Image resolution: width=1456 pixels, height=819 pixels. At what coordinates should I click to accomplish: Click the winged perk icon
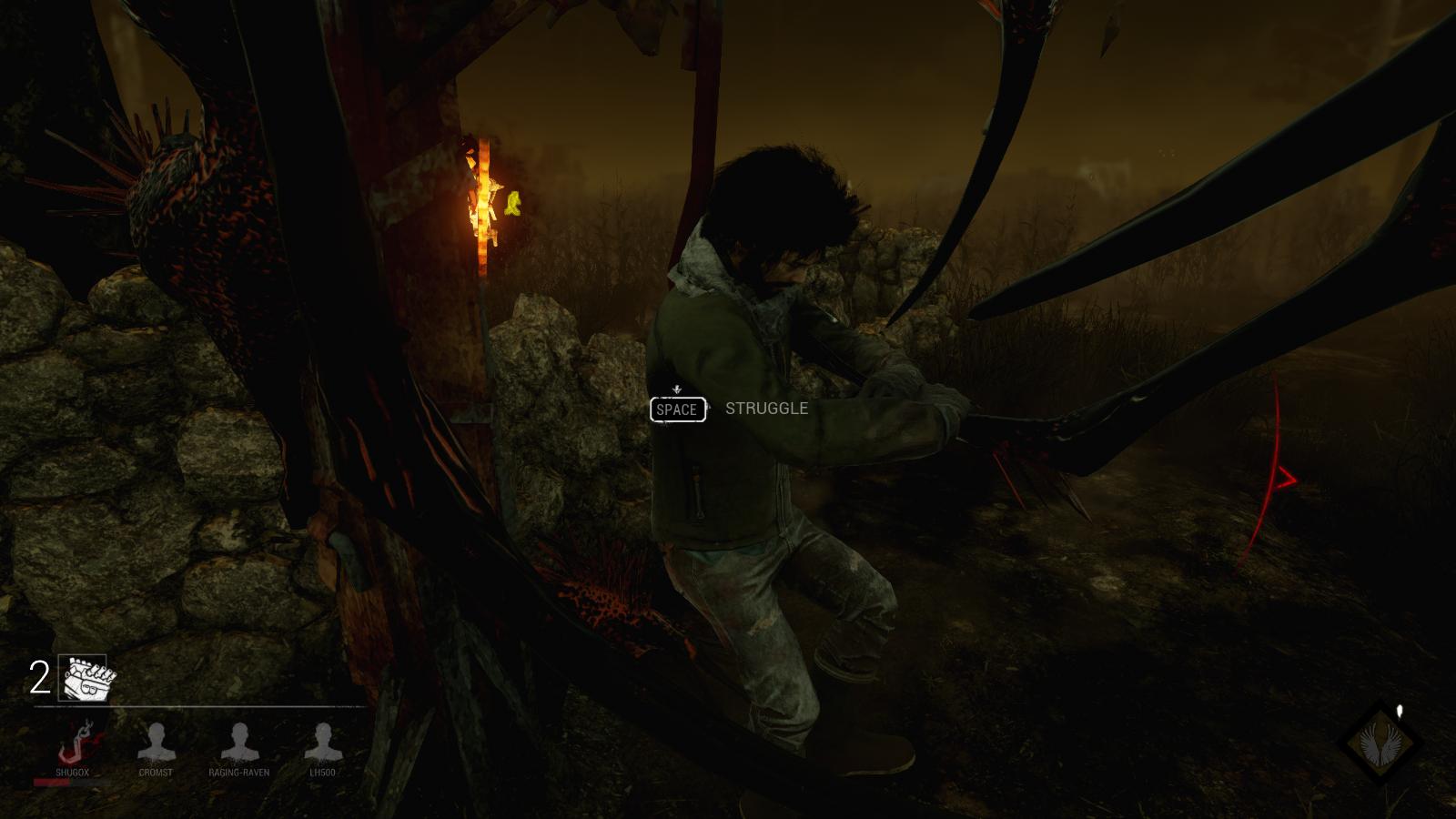(x=1383, y=743)
